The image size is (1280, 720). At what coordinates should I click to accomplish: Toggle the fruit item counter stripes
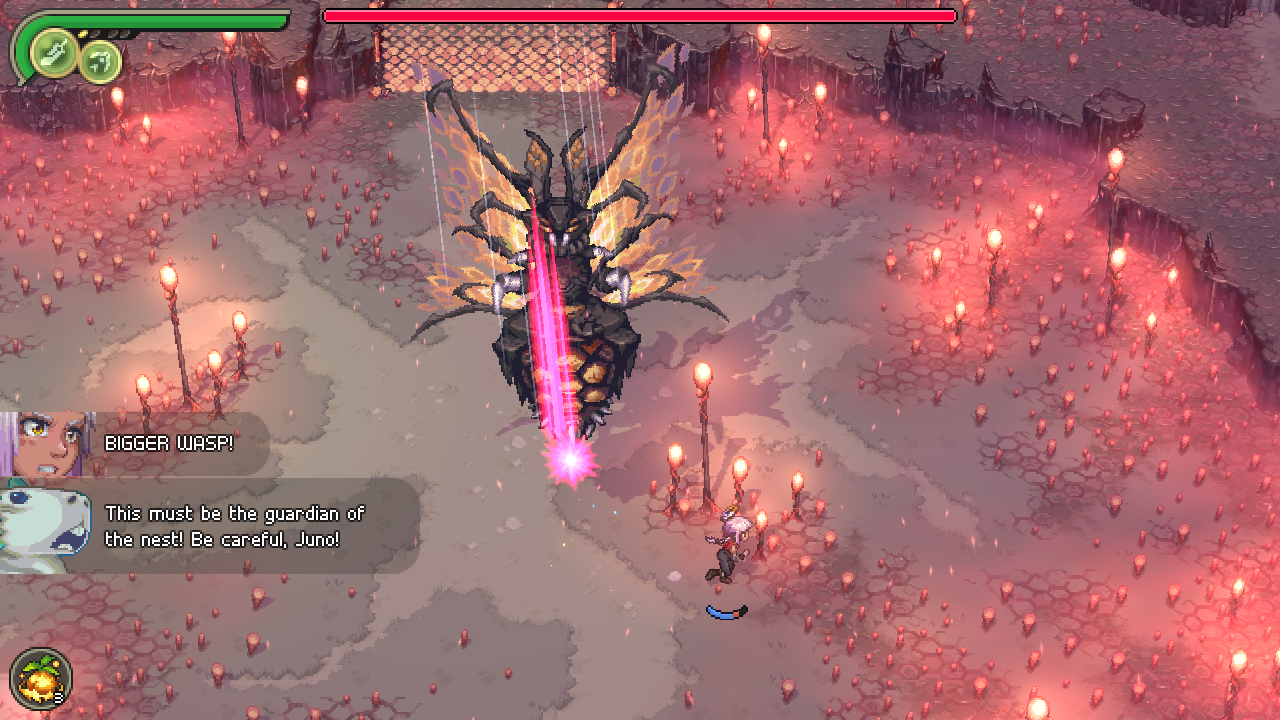[x=58, y=697]
